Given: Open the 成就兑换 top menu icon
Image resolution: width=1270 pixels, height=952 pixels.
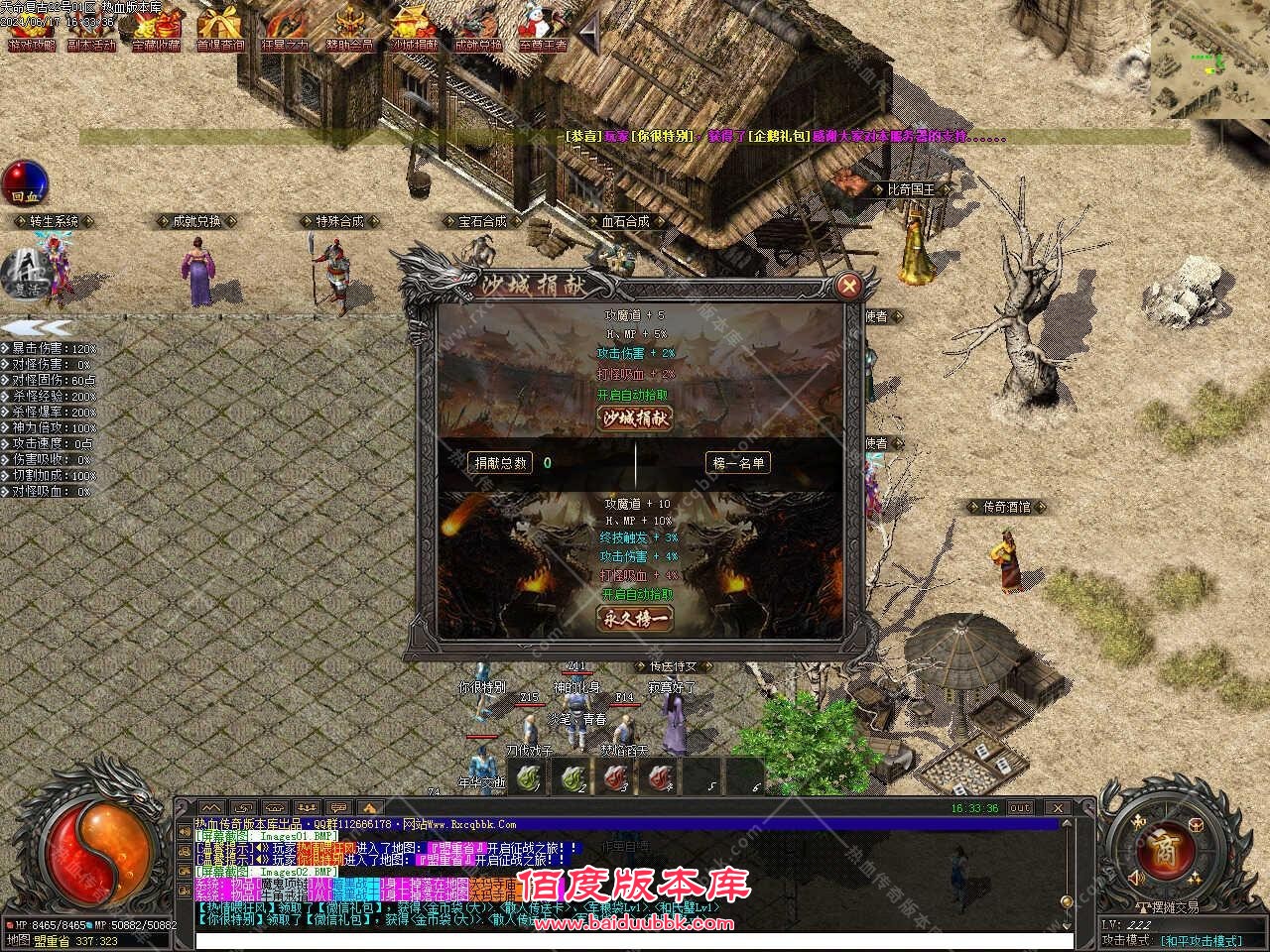Looking at the screenshot, I should [477, 28].
